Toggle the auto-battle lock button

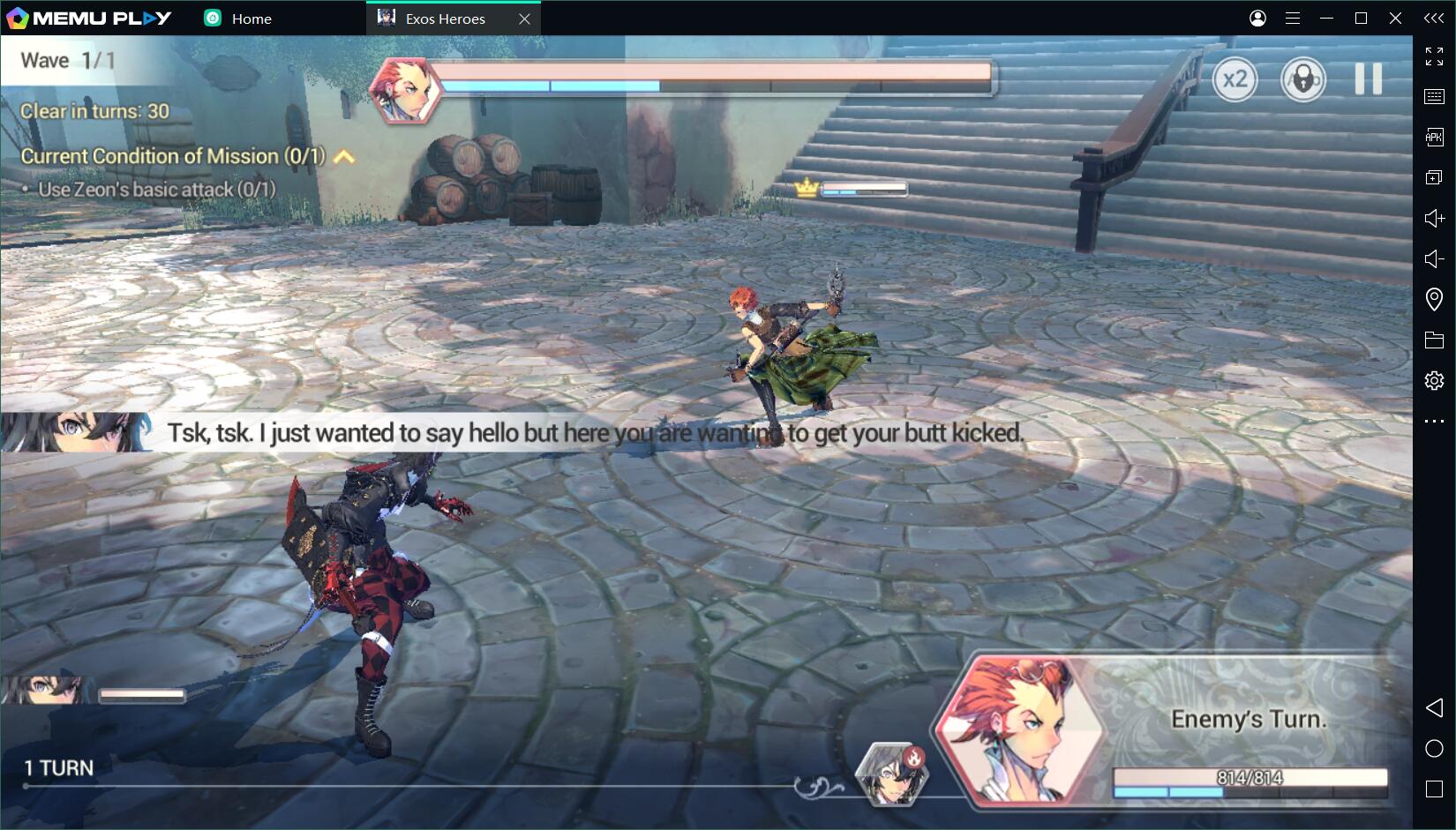pos(1302,79)
